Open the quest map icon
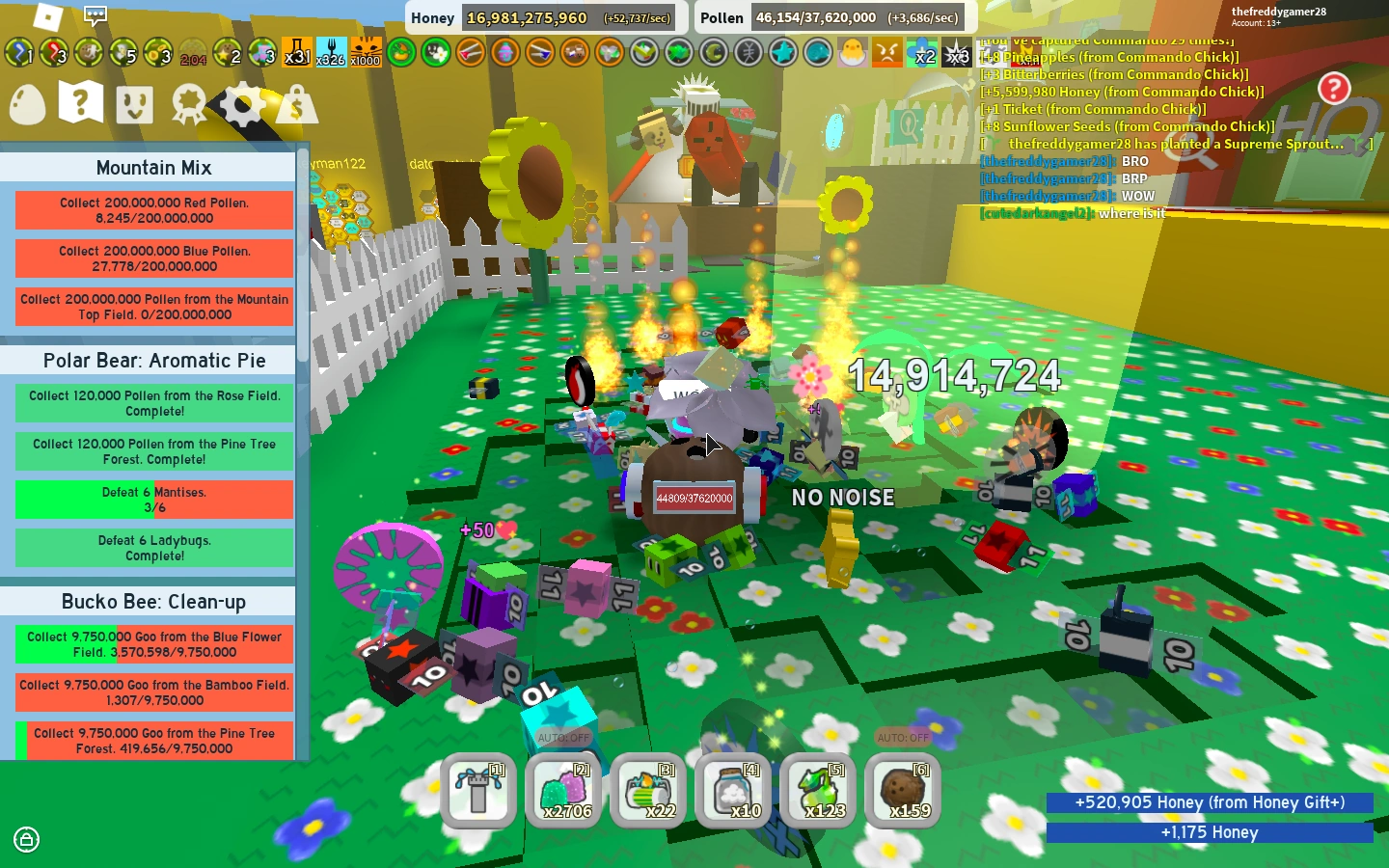Viewport: 1389px width, 868px height. point(79,103)
